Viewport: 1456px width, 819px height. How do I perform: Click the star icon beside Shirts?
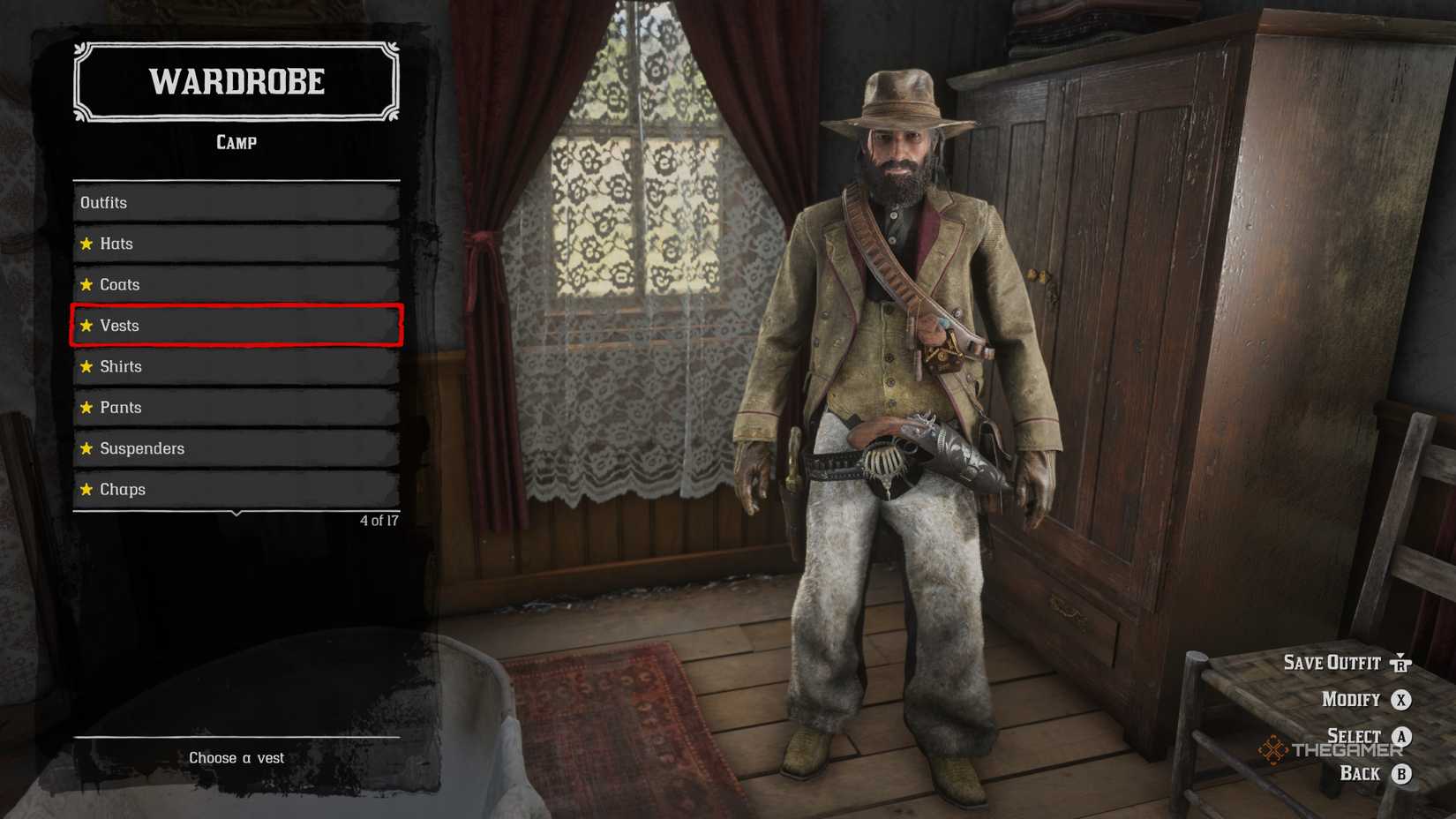(x=86, y=366)
